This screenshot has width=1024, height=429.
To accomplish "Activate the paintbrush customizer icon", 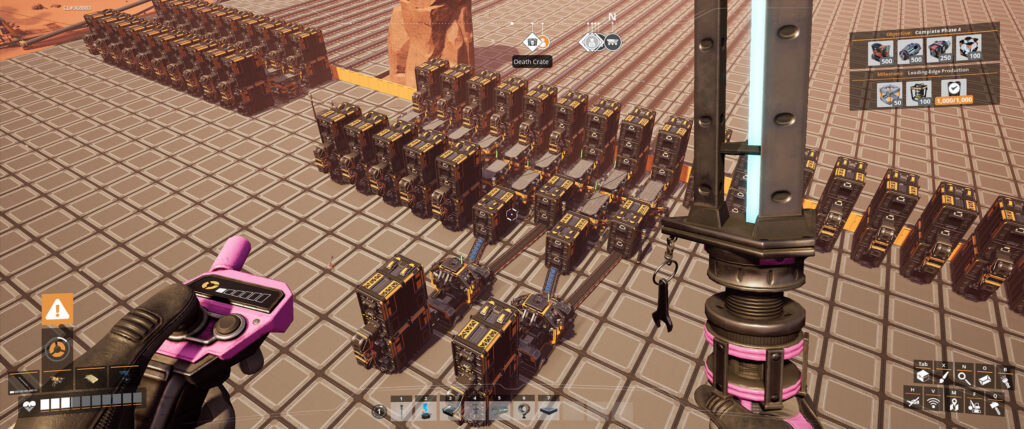I will click(943, 376).
